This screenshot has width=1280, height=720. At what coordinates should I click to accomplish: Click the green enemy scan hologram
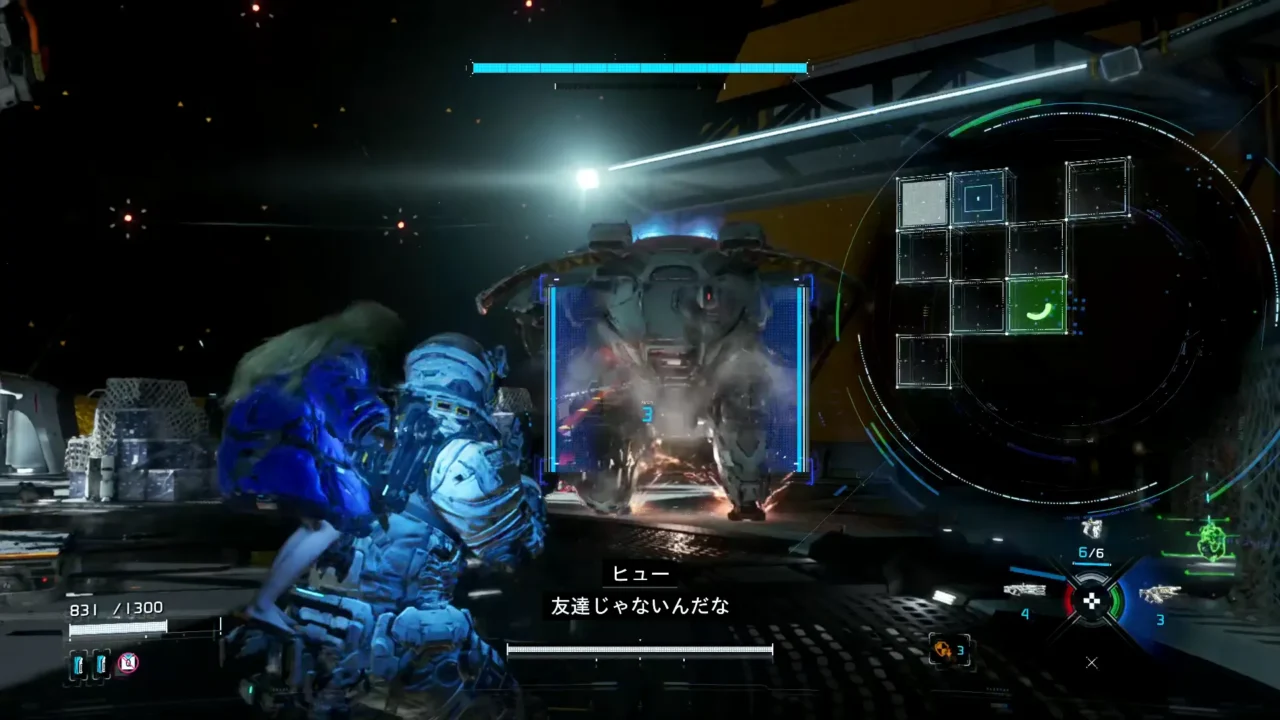point(1214,541)
